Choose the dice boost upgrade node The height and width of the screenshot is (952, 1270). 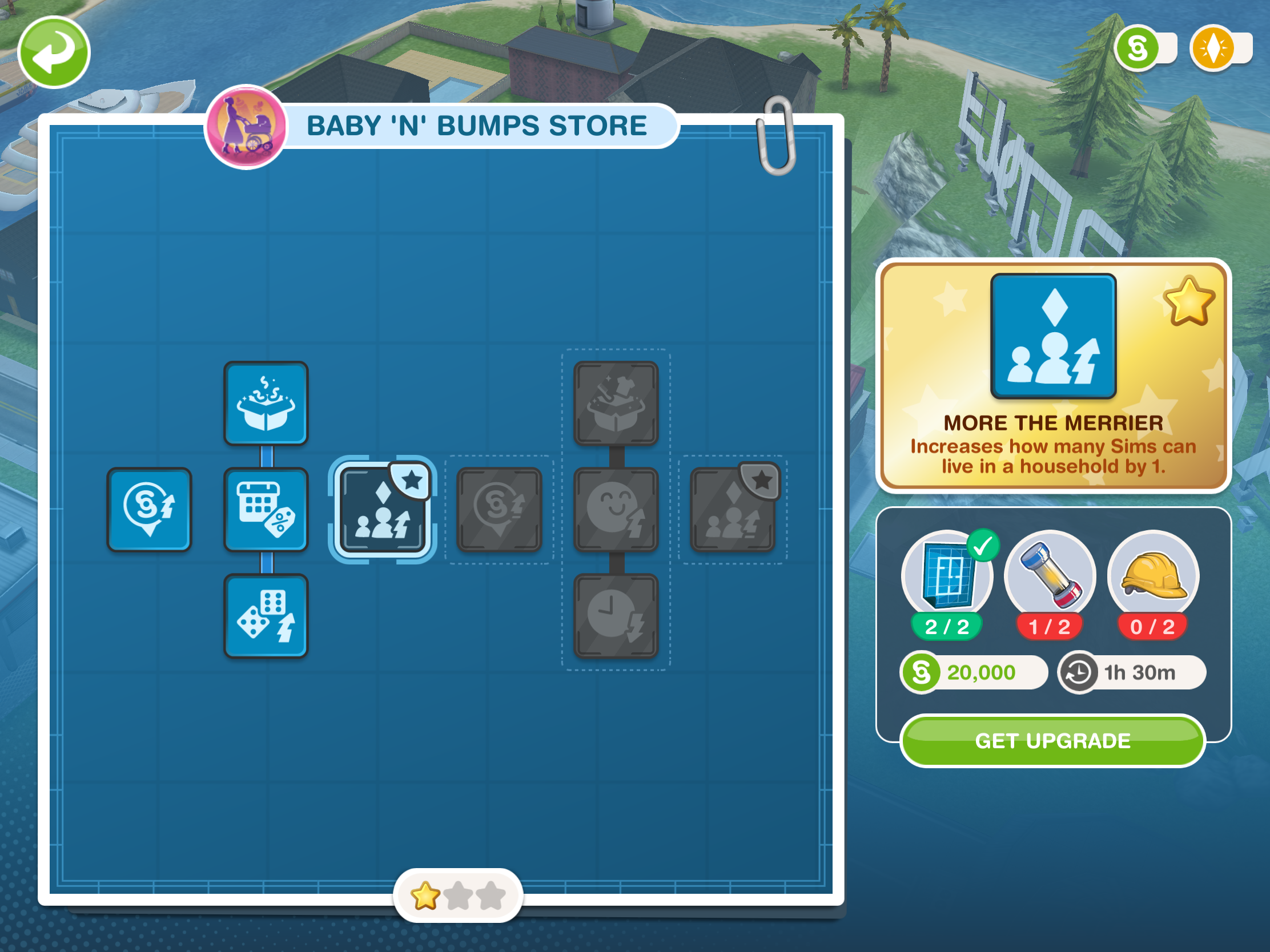266,616
